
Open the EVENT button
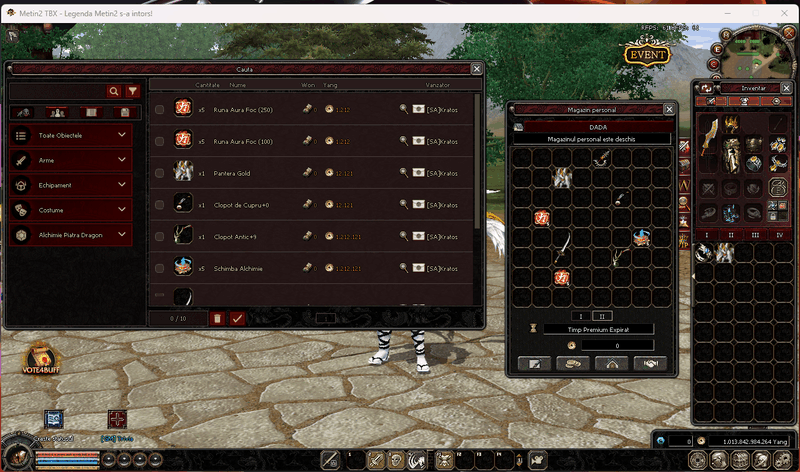(647, 55)
